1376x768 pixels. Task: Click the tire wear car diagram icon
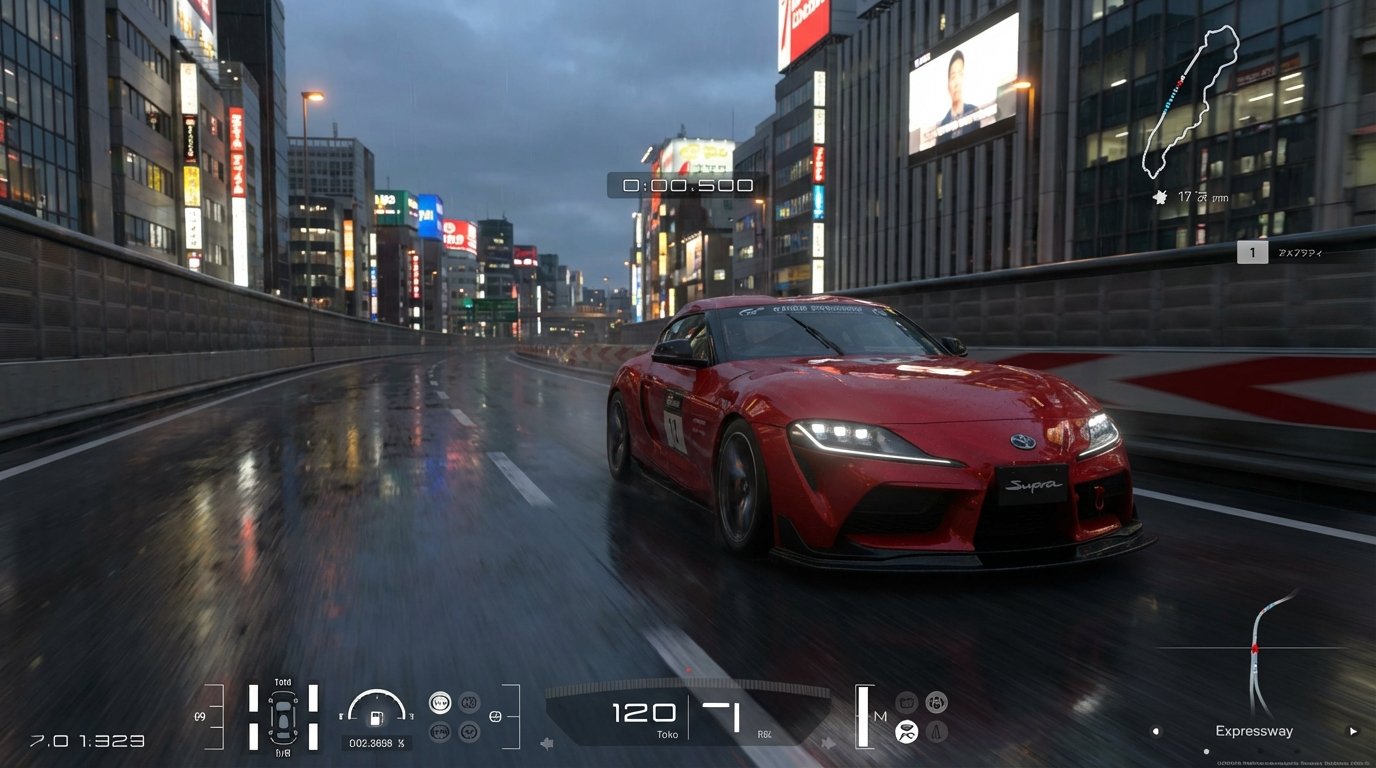tap(283, 717)
